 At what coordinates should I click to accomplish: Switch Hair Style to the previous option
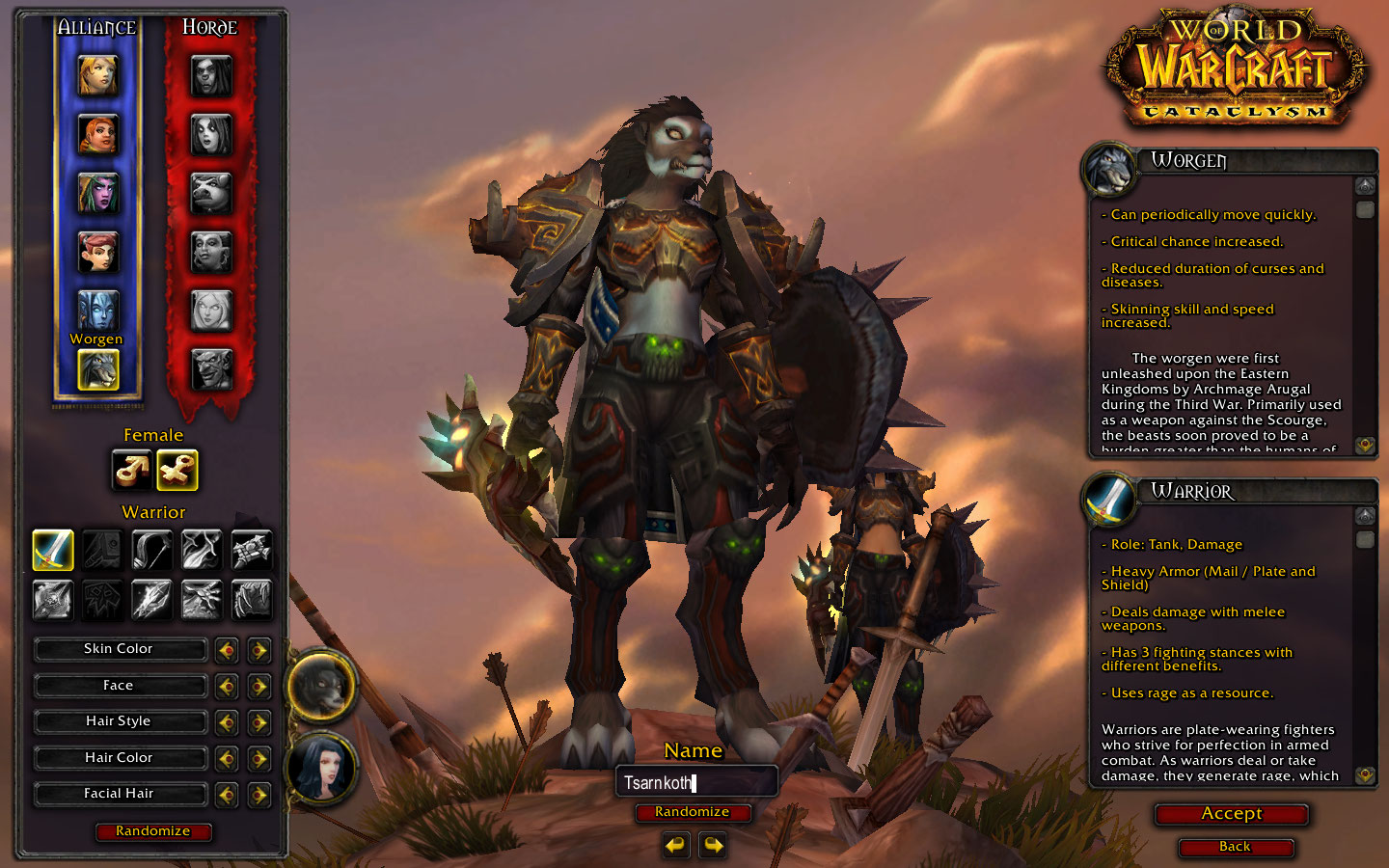(x=227, y=722)
